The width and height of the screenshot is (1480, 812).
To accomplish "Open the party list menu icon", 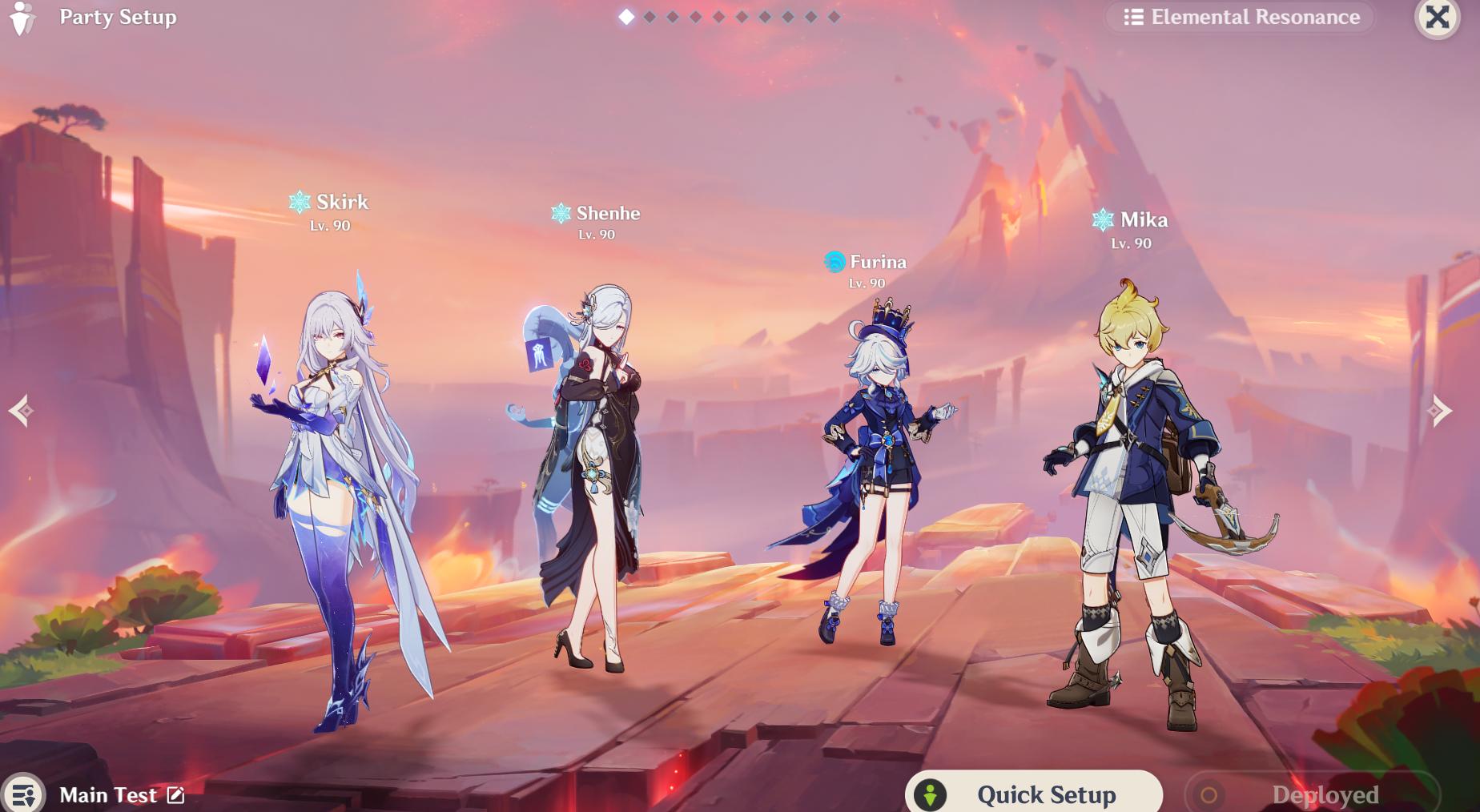I will coord(23,794).
